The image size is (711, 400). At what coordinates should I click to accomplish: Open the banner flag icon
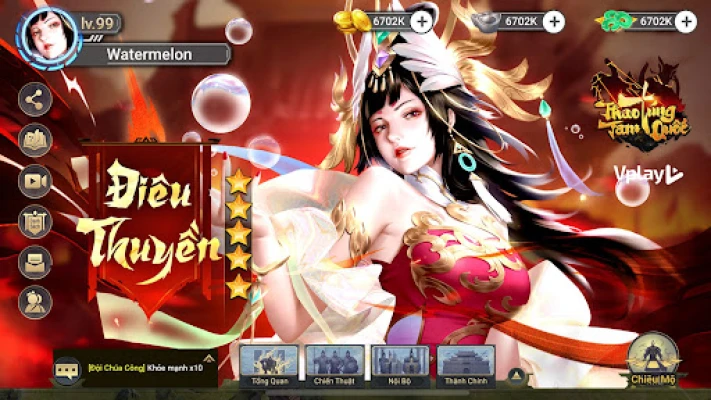click(36, 220)
